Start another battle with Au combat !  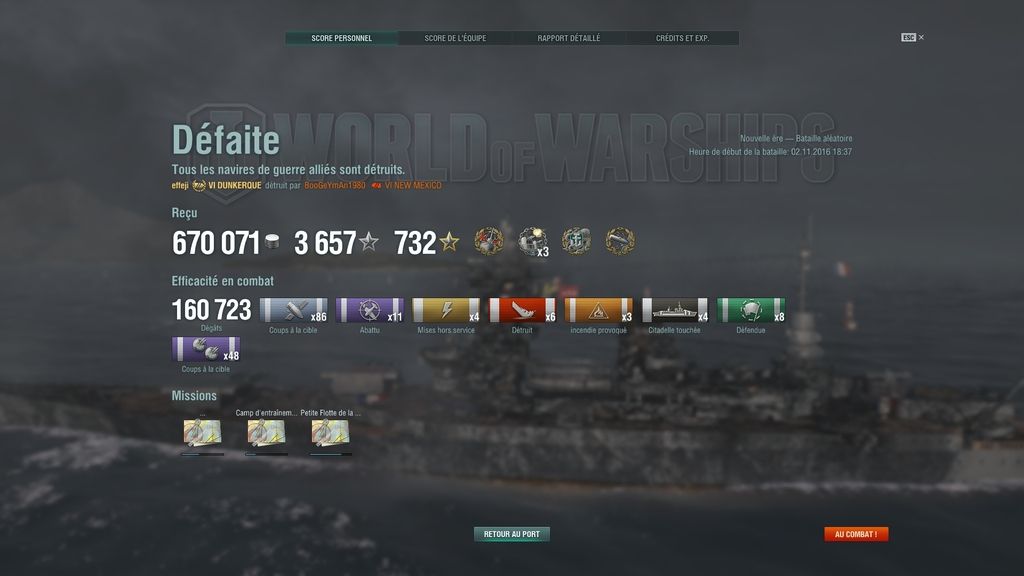(x=856, y=534)
